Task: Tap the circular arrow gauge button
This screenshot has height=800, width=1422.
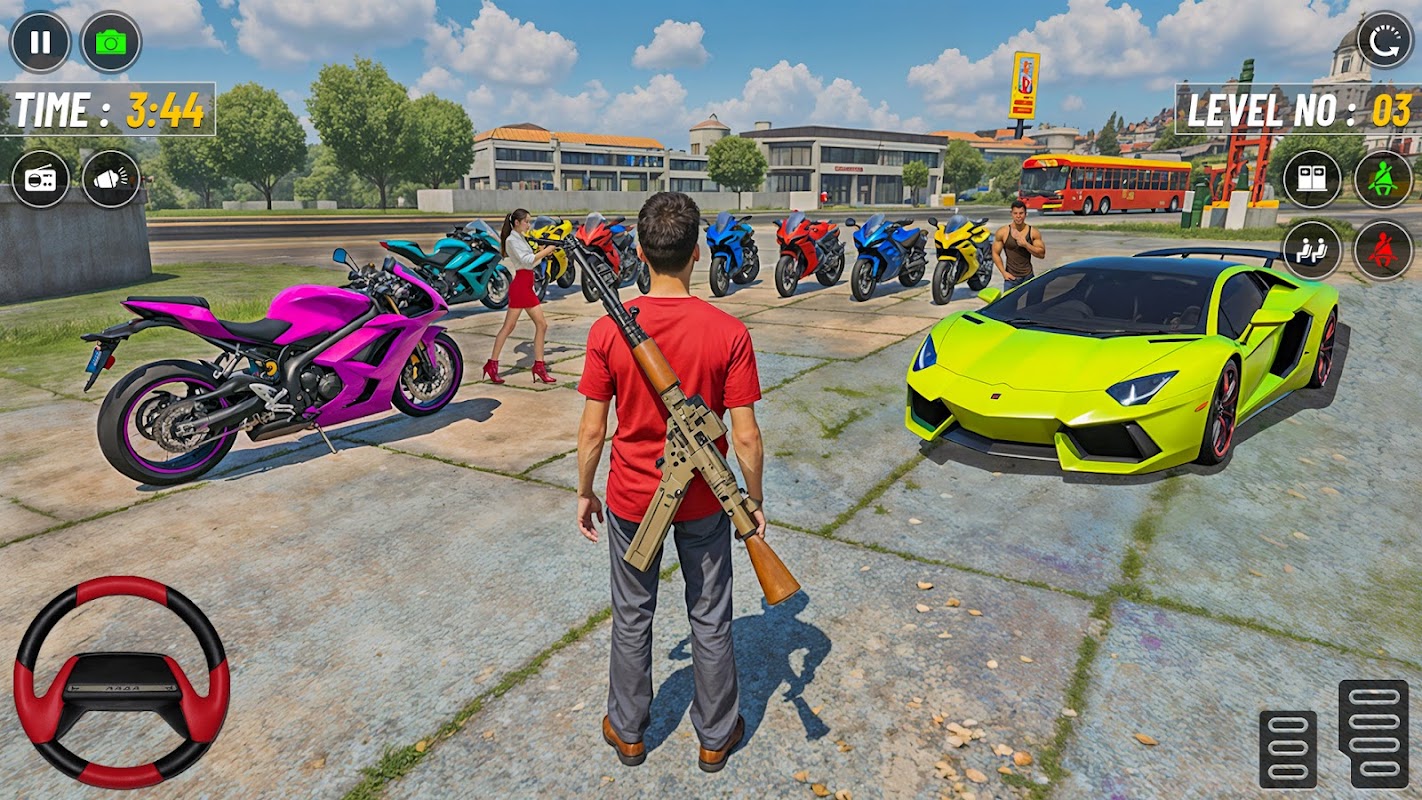Action: [x=1385, y=40]
